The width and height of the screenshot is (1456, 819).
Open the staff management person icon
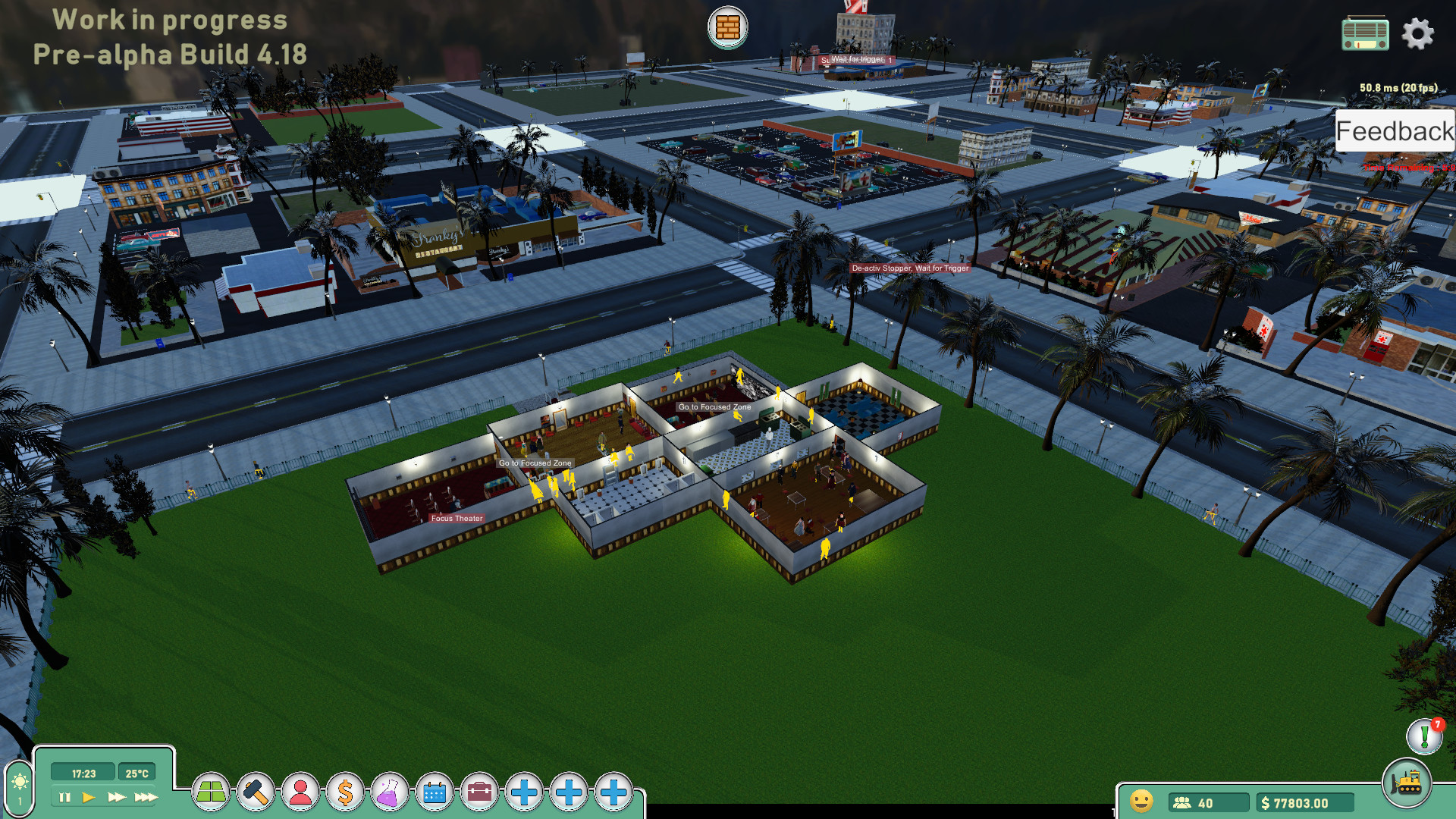point(302,792)
